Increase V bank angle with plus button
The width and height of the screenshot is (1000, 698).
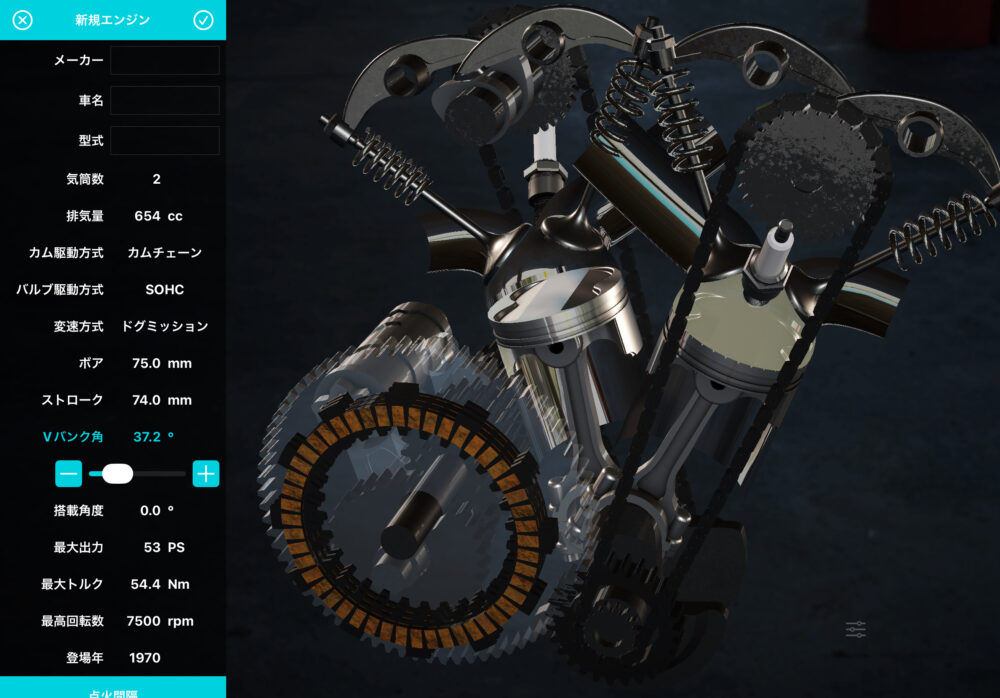click(x=205, y=474)
